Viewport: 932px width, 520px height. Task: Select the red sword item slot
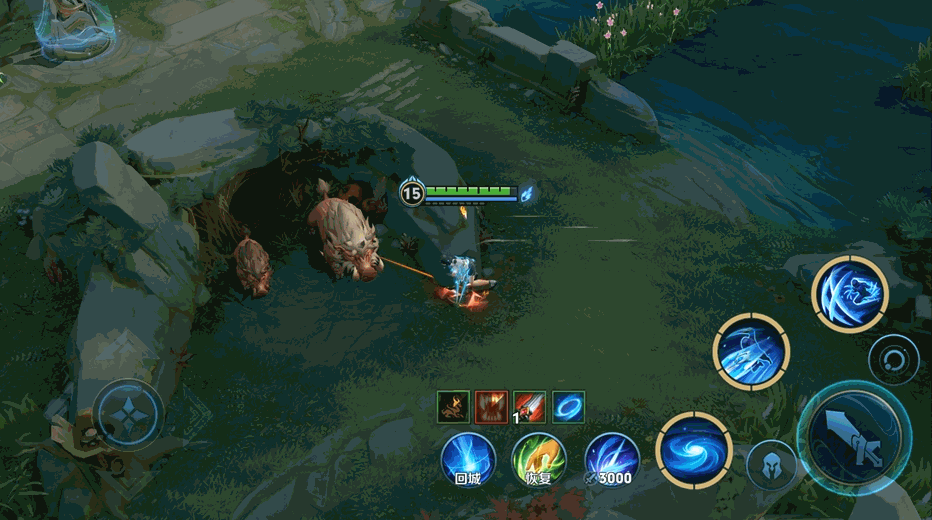click(x=530, y=406)
